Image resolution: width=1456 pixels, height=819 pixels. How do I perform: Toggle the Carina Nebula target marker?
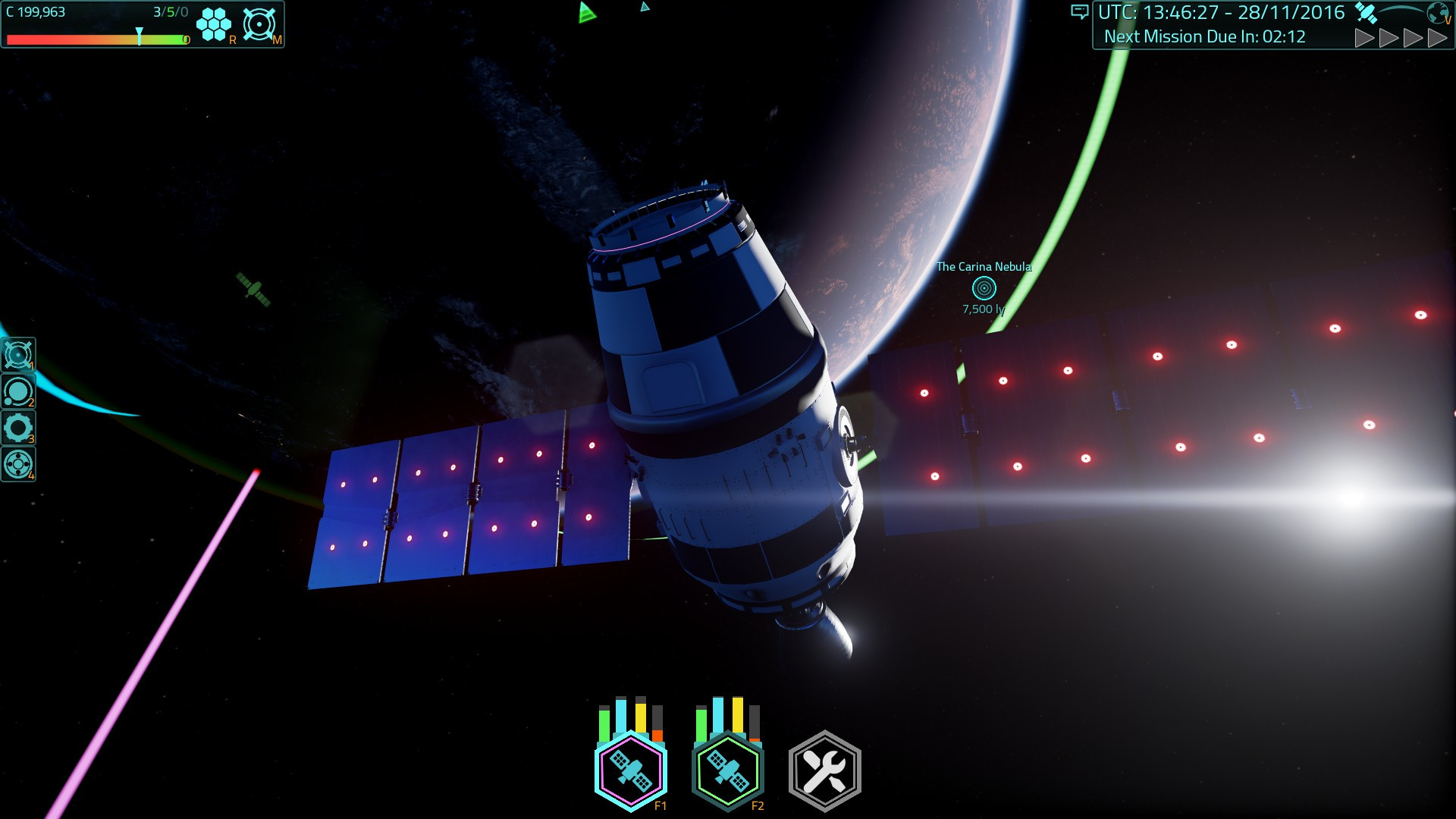[984, 288]
